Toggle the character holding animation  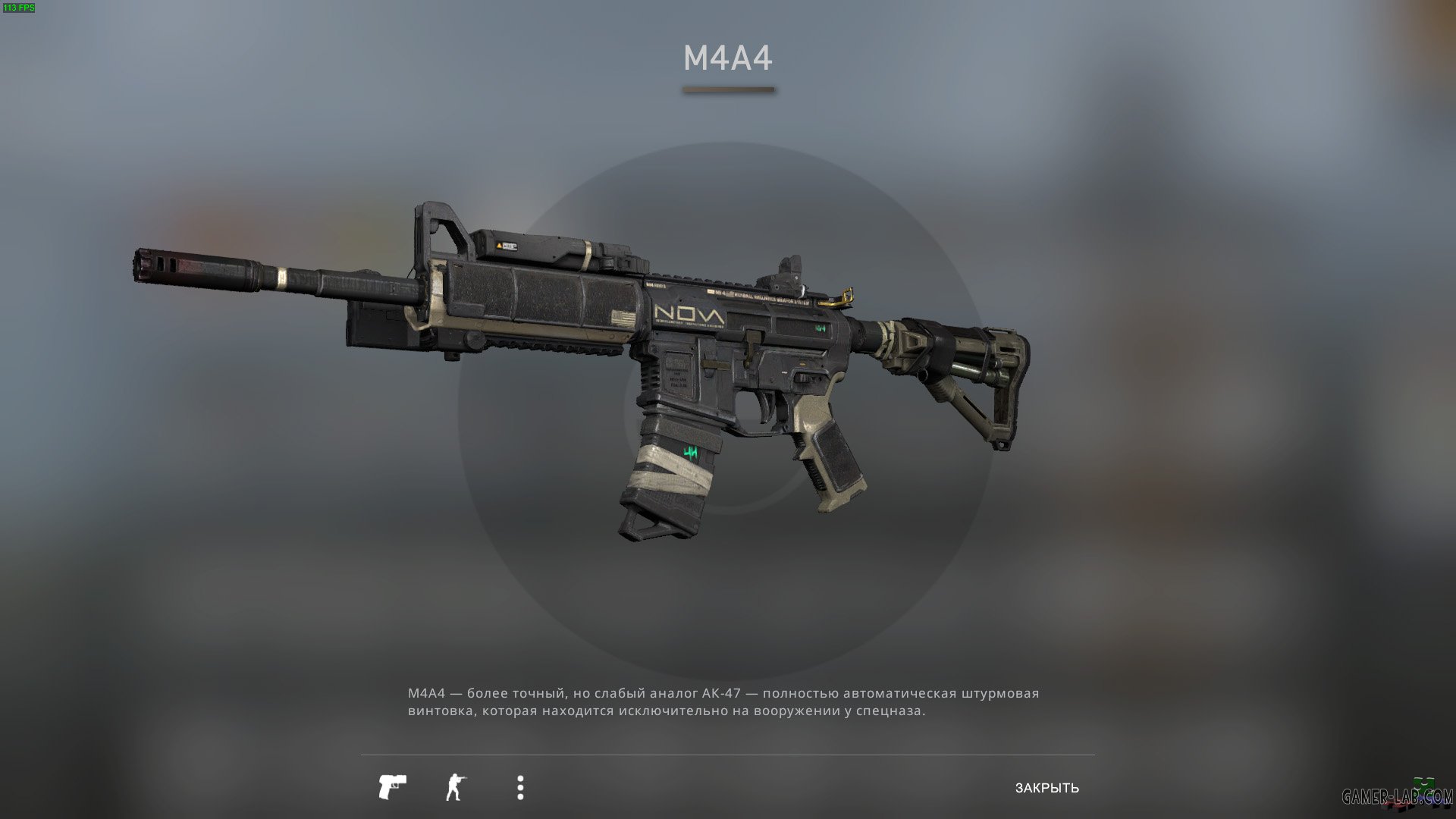coord(456,787)
